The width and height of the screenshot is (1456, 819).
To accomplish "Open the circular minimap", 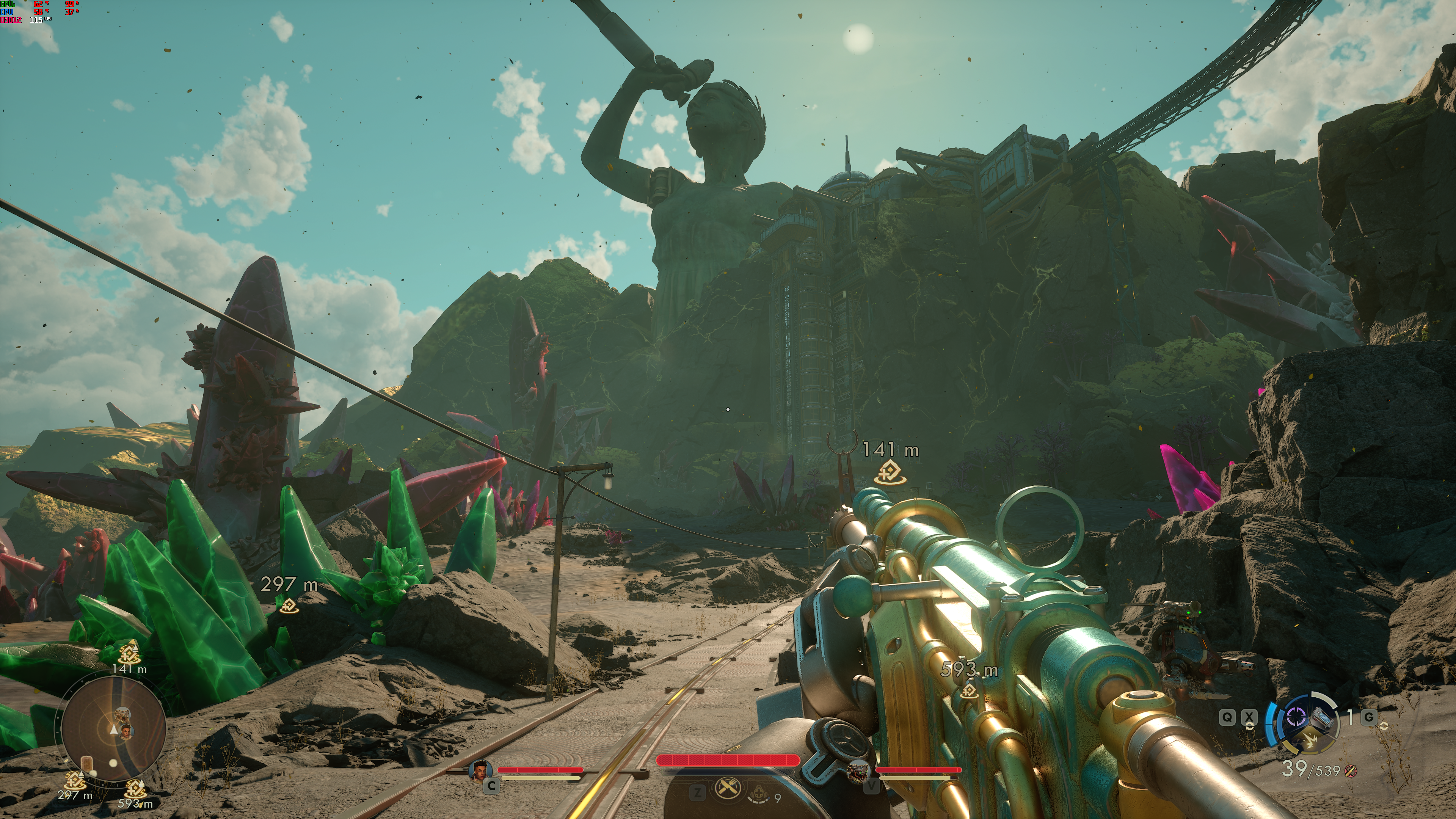I will click(114, 730).
